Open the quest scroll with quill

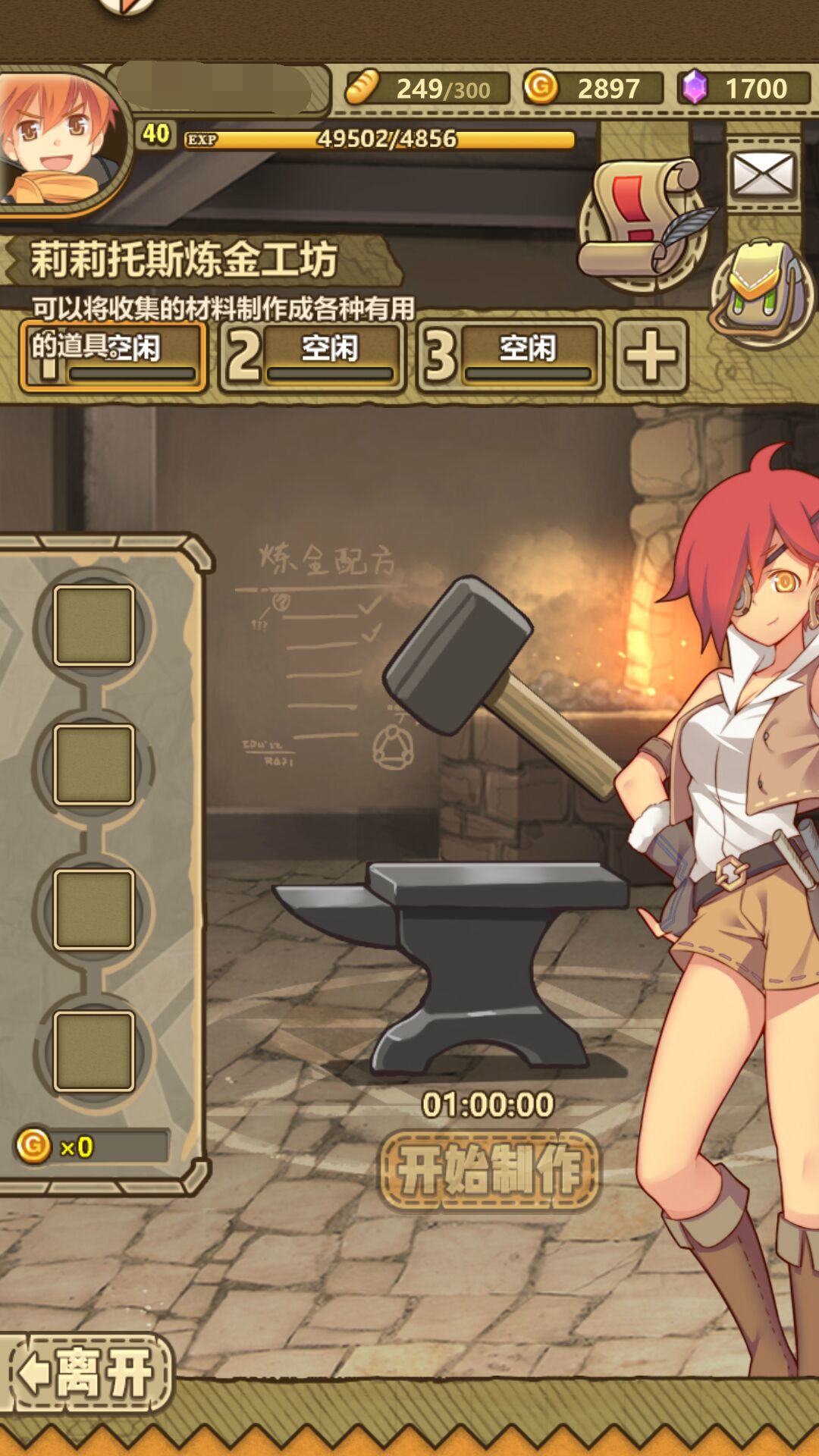[x=645, y=220]
